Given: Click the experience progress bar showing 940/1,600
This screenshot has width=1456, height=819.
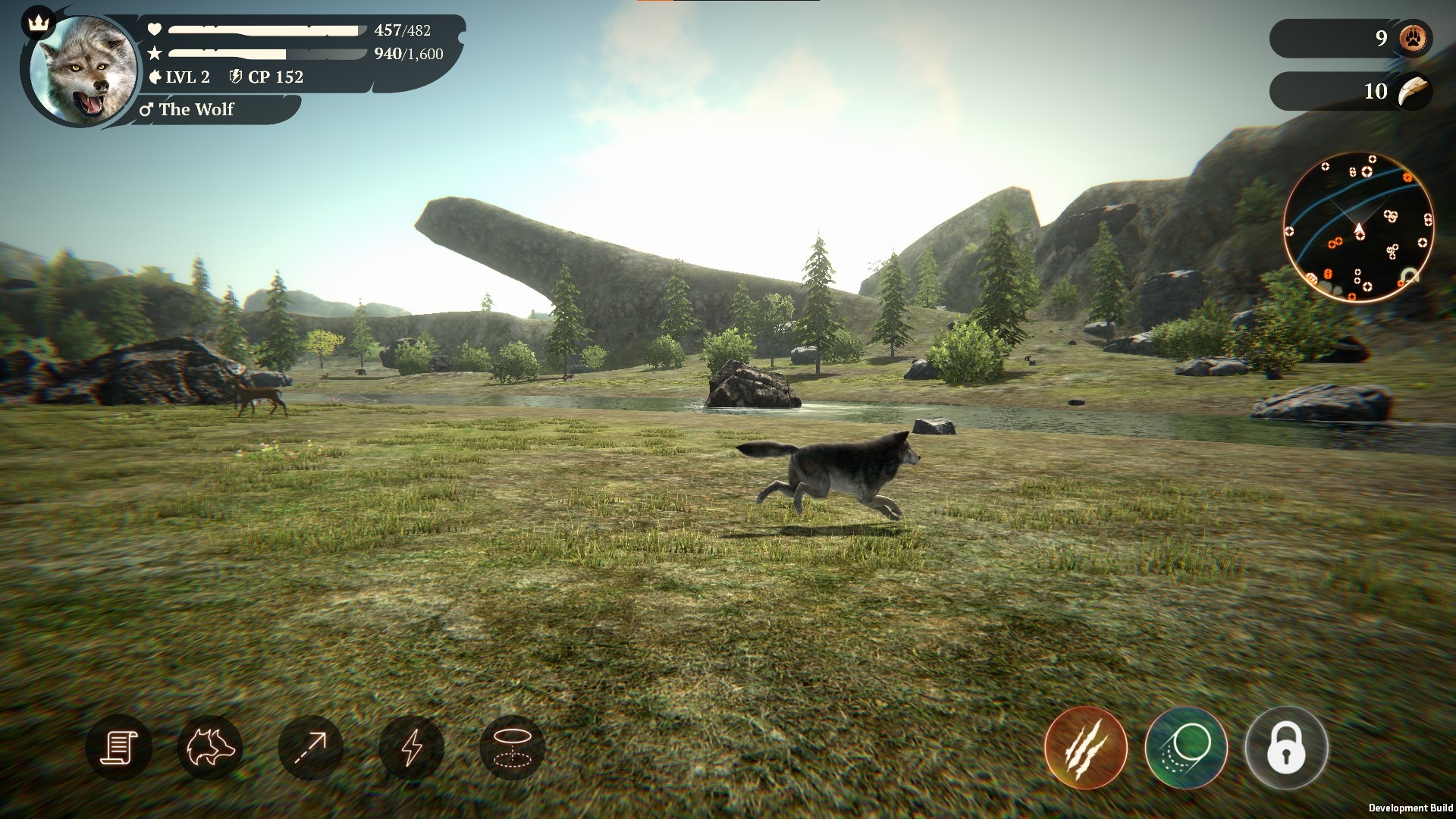Looking at the screenshot, I should click(265, 55).
